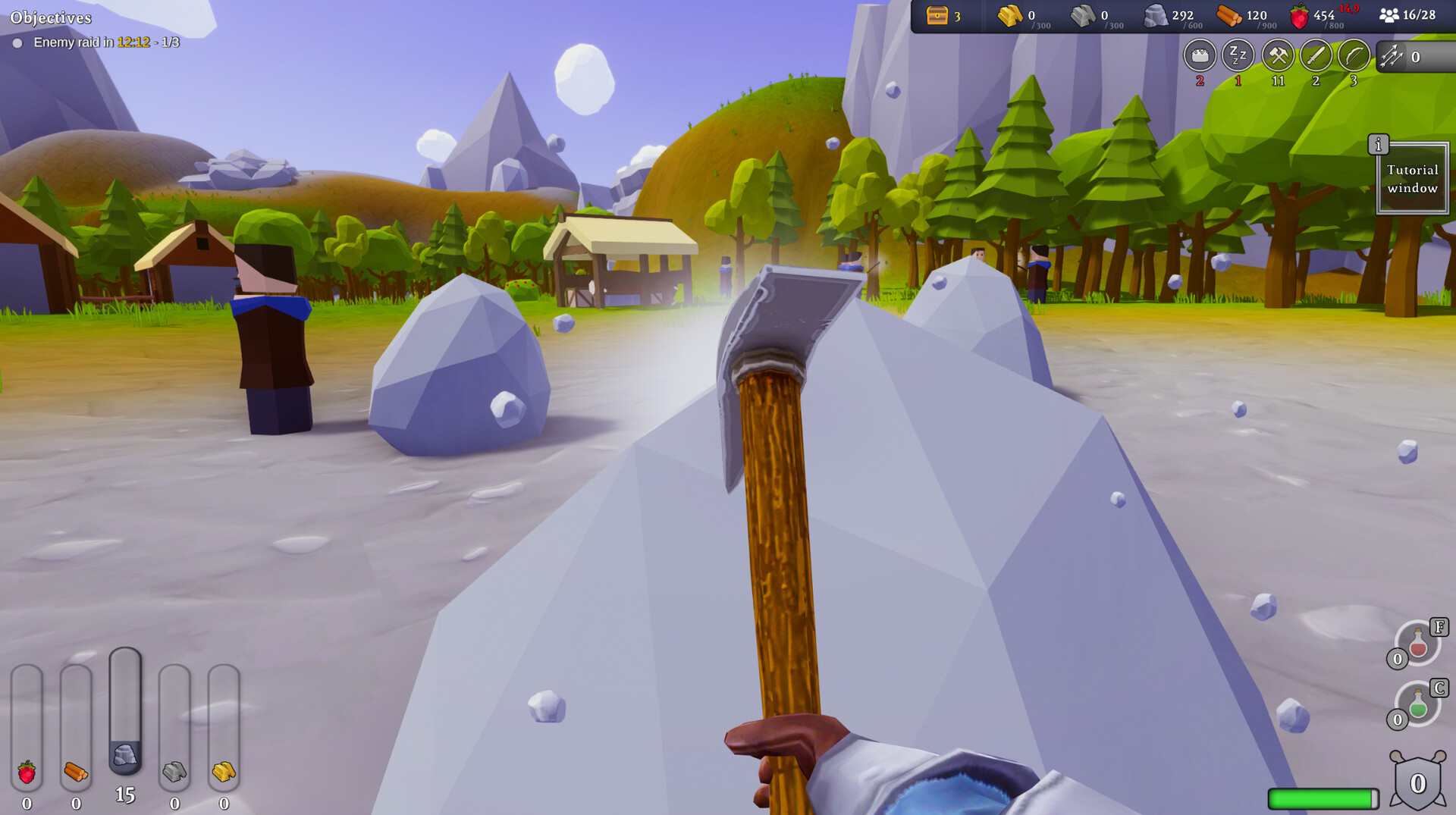Select the population 16/28 icon
This screenshot has width=1456, height=815.
(1390, 14)
